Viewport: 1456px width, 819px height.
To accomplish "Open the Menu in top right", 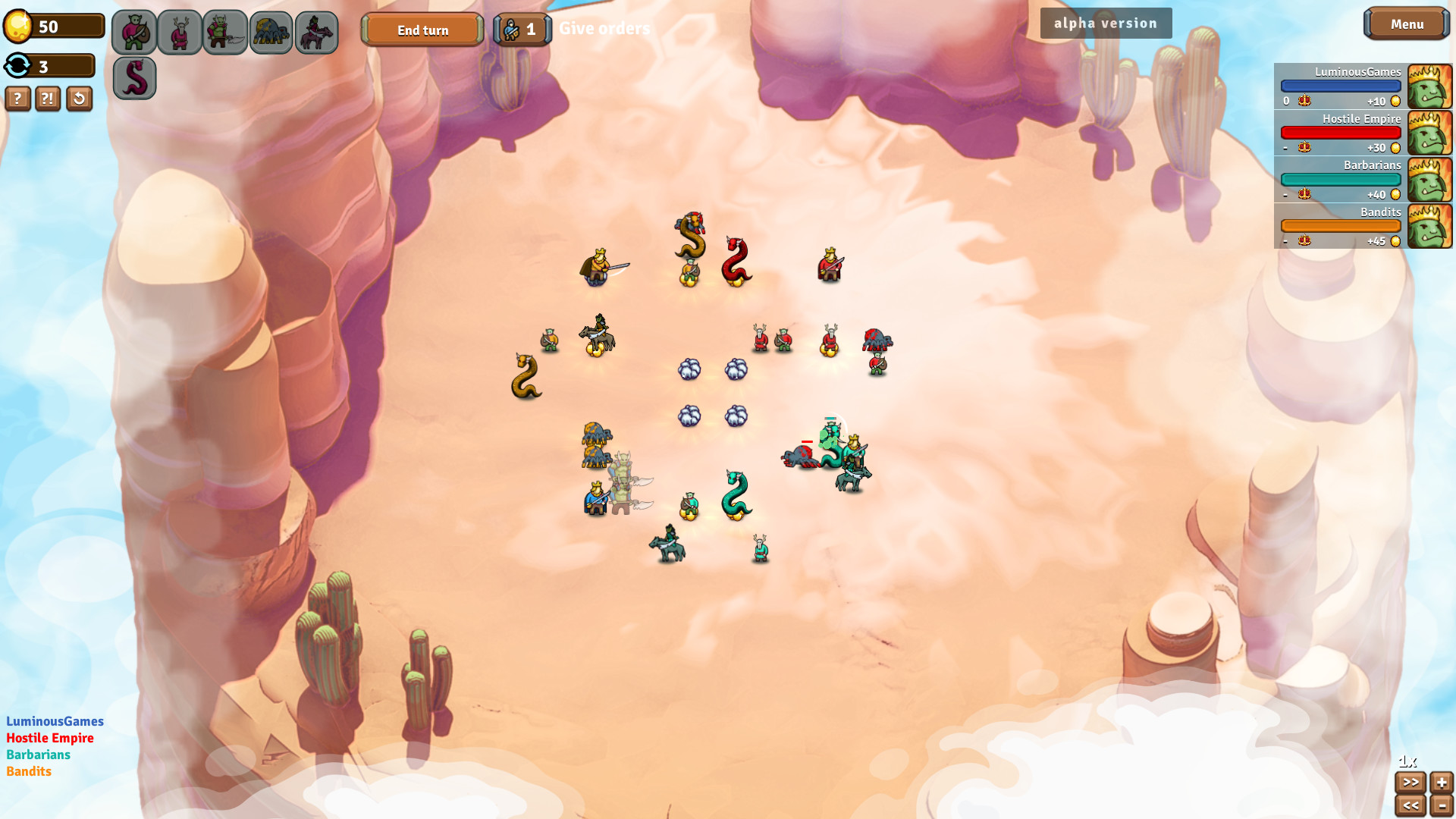I will (1407, 24).
